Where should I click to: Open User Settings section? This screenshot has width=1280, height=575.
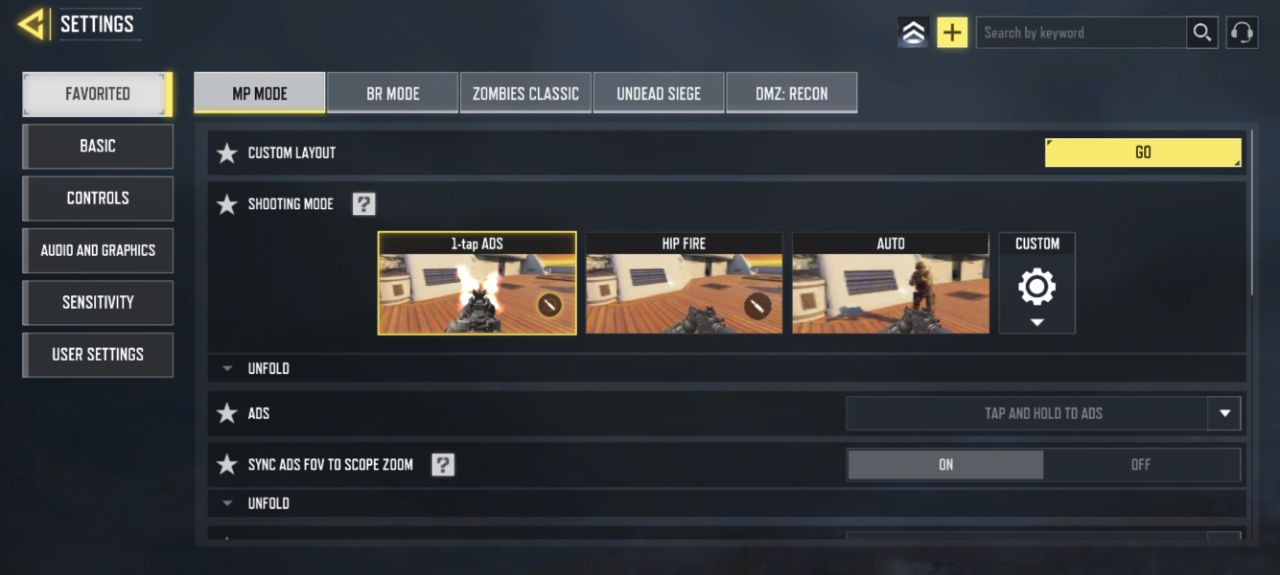tap(98, 354)
